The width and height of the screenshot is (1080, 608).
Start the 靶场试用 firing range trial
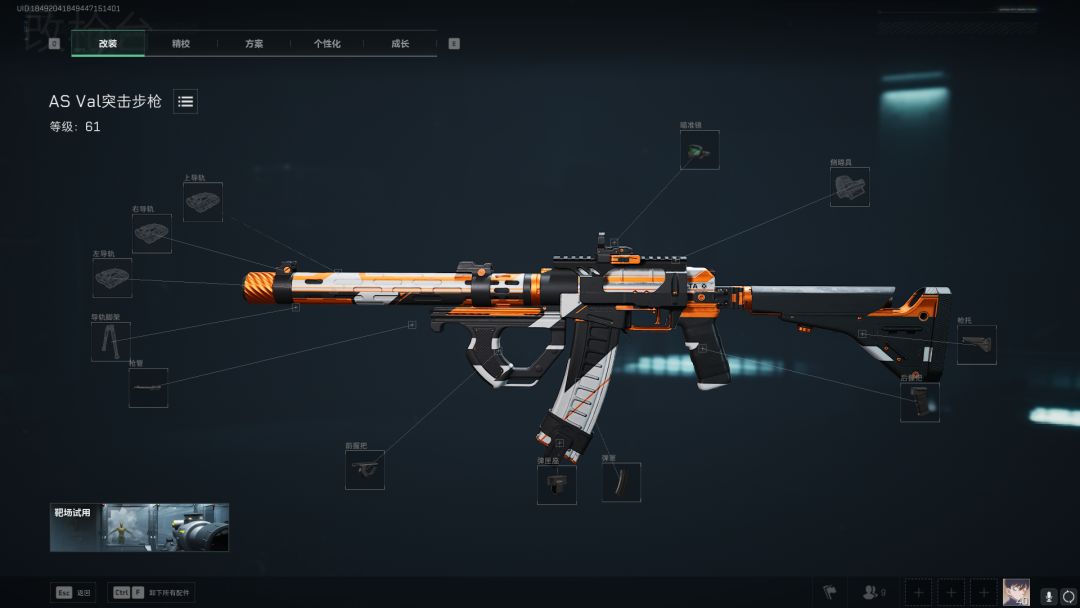(x=139, y=527)
